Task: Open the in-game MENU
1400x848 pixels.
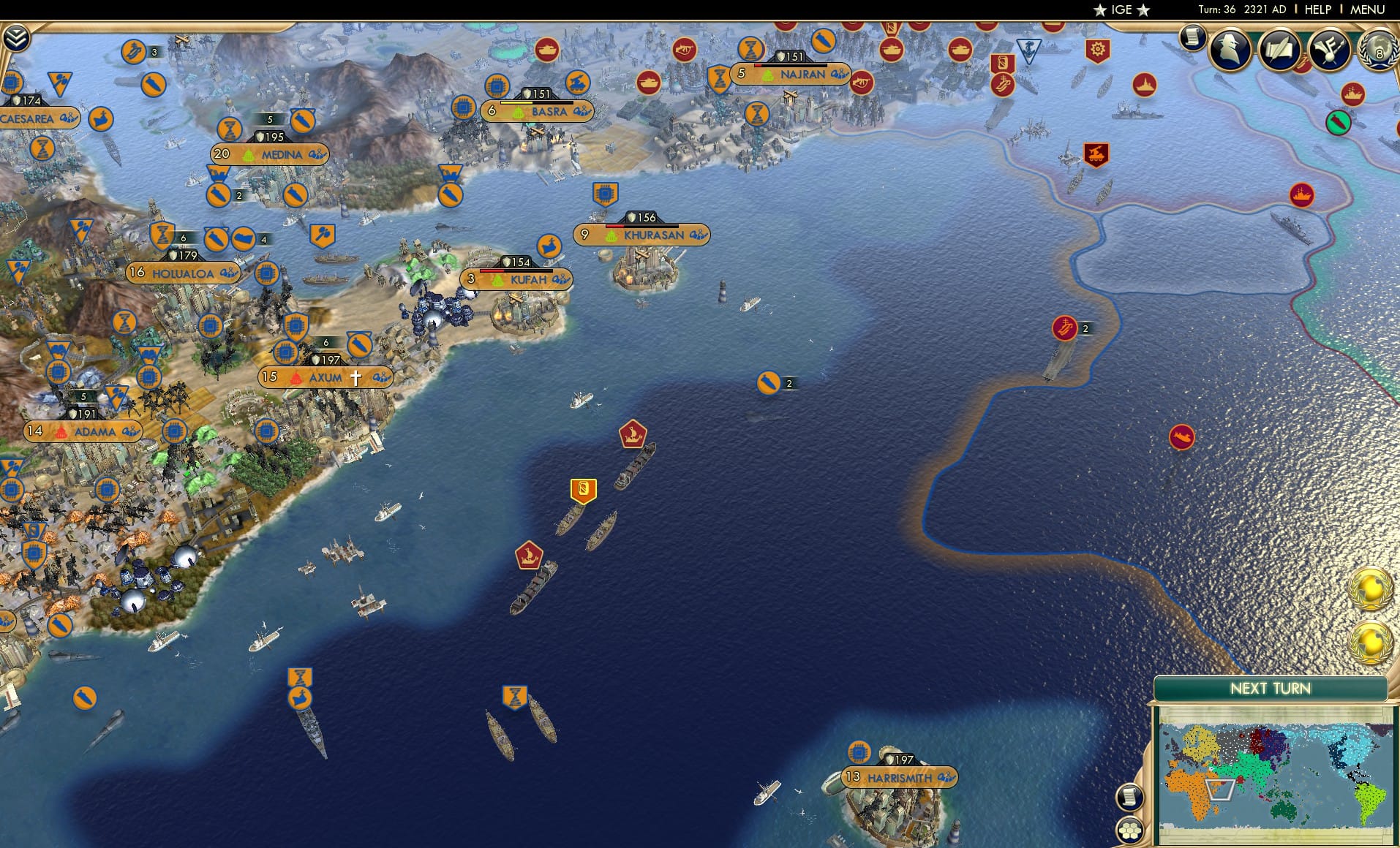Action: pos(1371,10)
